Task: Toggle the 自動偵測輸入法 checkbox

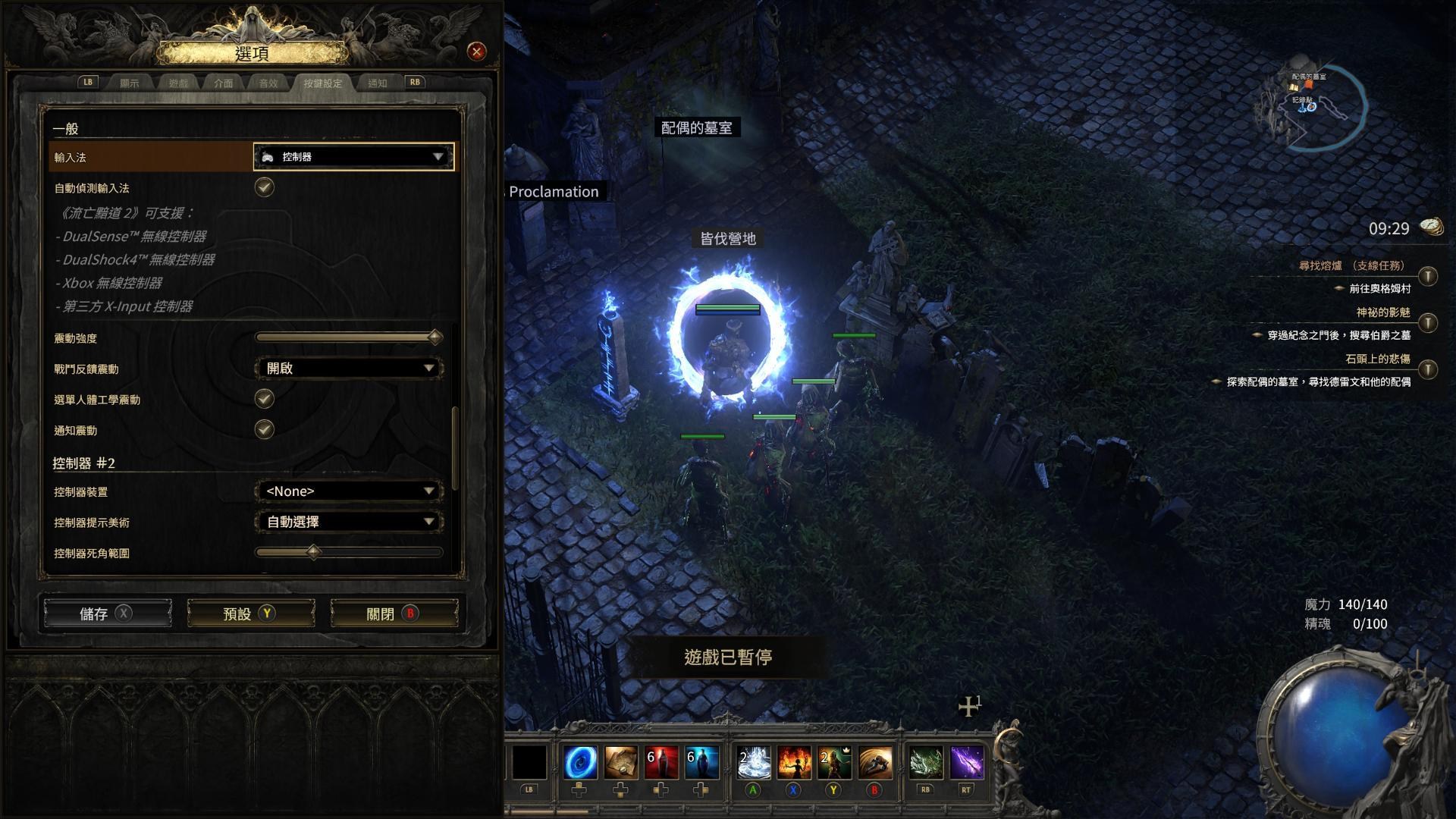Action: [264, 187]
